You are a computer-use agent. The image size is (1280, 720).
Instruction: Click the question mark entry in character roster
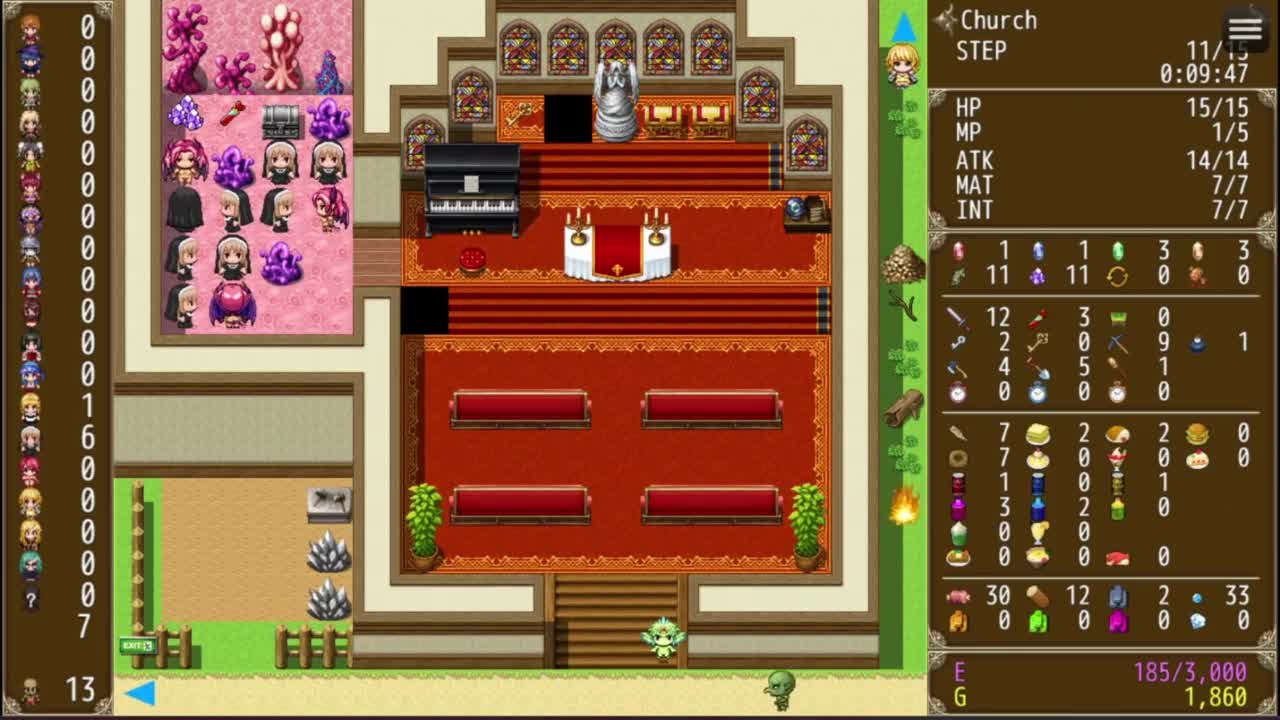(30, 600)
